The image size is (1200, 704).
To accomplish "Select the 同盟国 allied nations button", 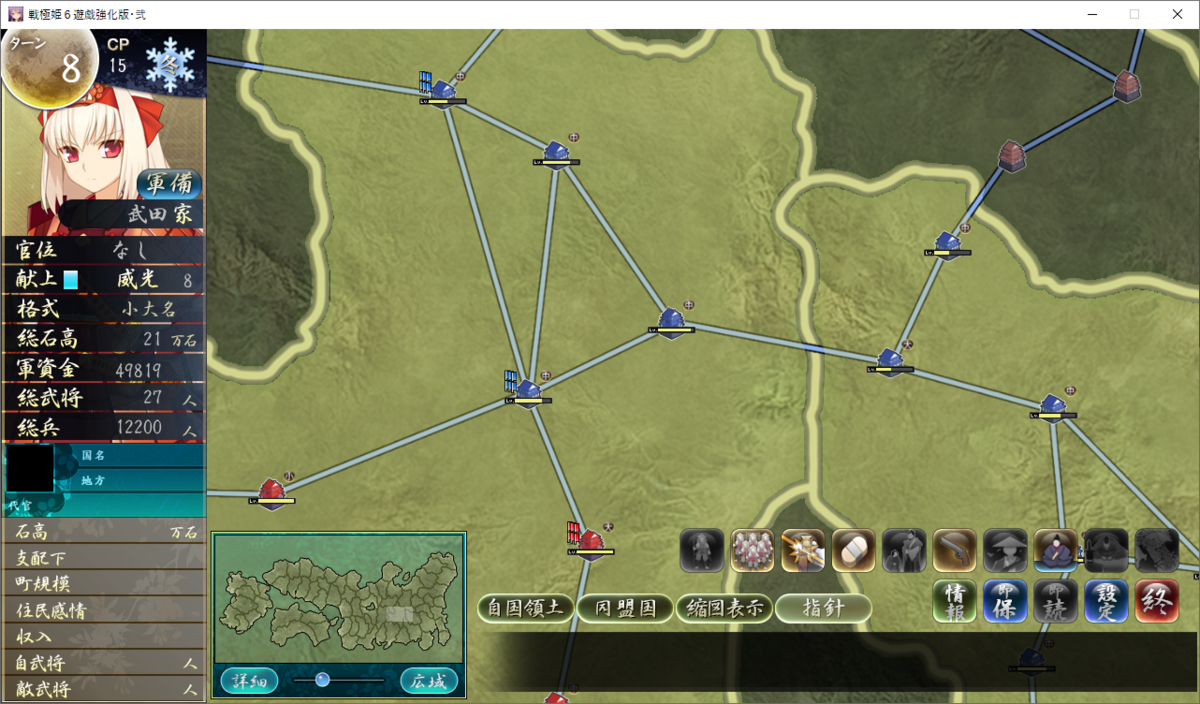I will pyautogui.click(x=625, y=608).
